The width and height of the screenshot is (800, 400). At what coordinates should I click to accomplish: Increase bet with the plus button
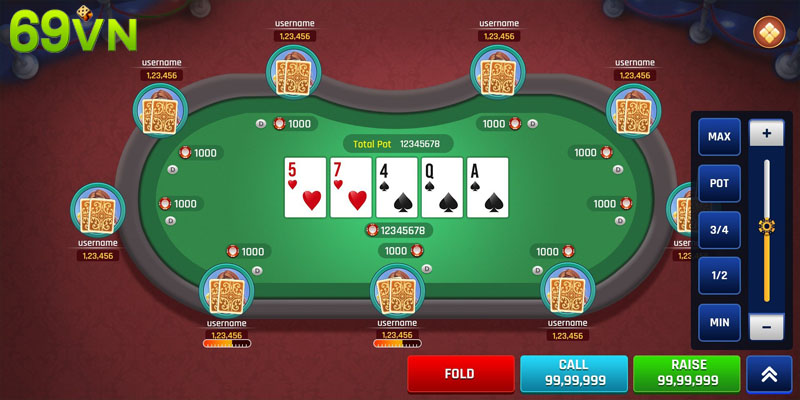[767, 133]
